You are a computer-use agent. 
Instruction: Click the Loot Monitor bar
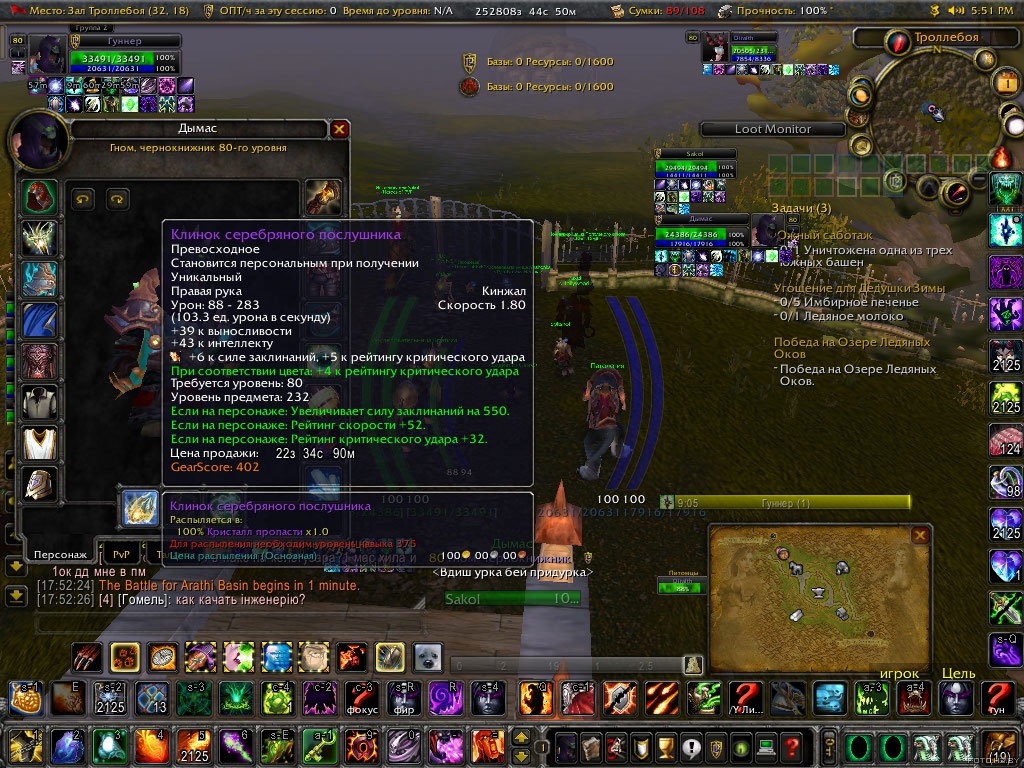(773, 129)
